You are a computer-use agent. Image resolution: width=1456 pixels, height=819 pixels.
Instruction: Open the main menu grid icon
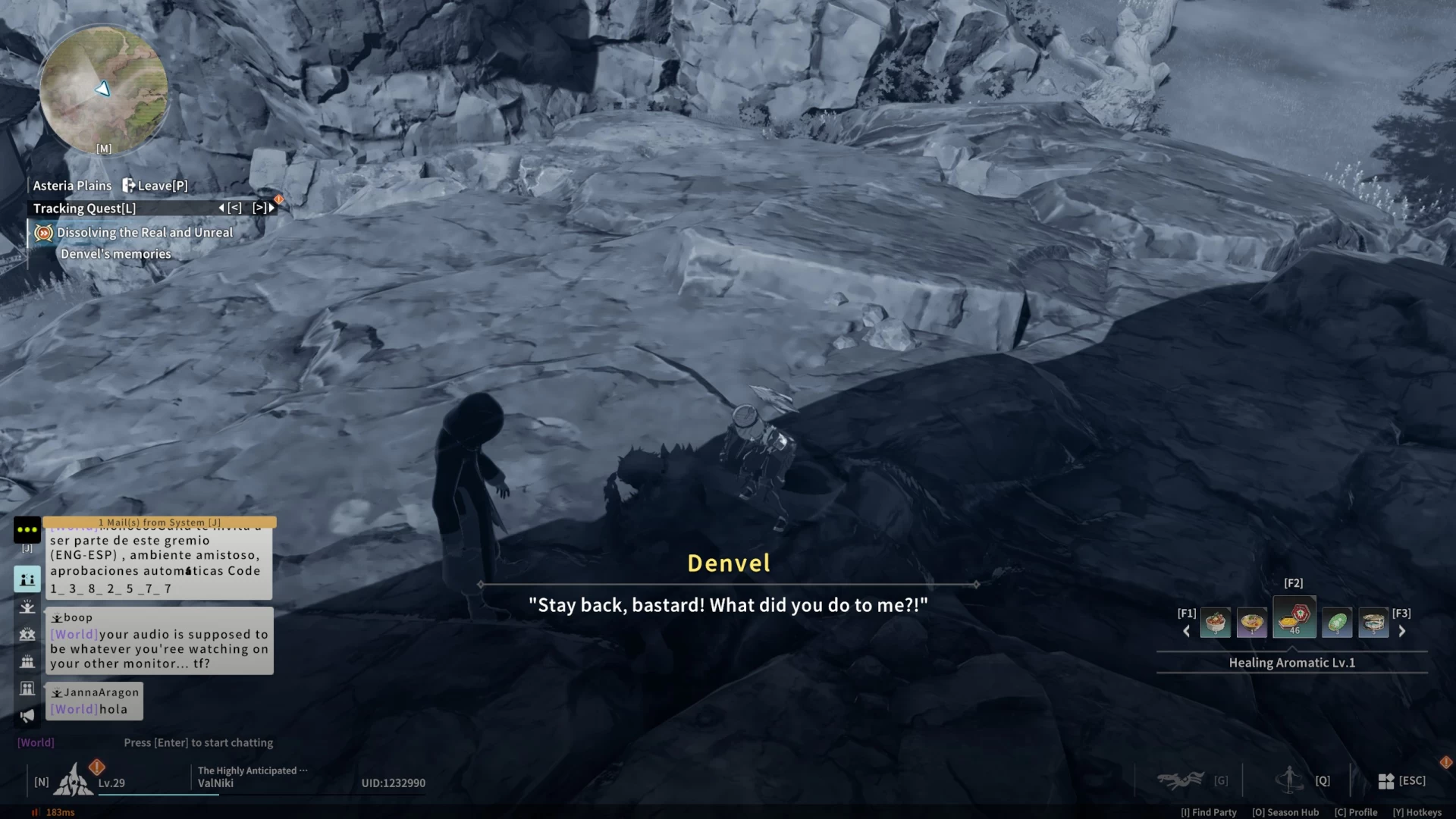1386,781
